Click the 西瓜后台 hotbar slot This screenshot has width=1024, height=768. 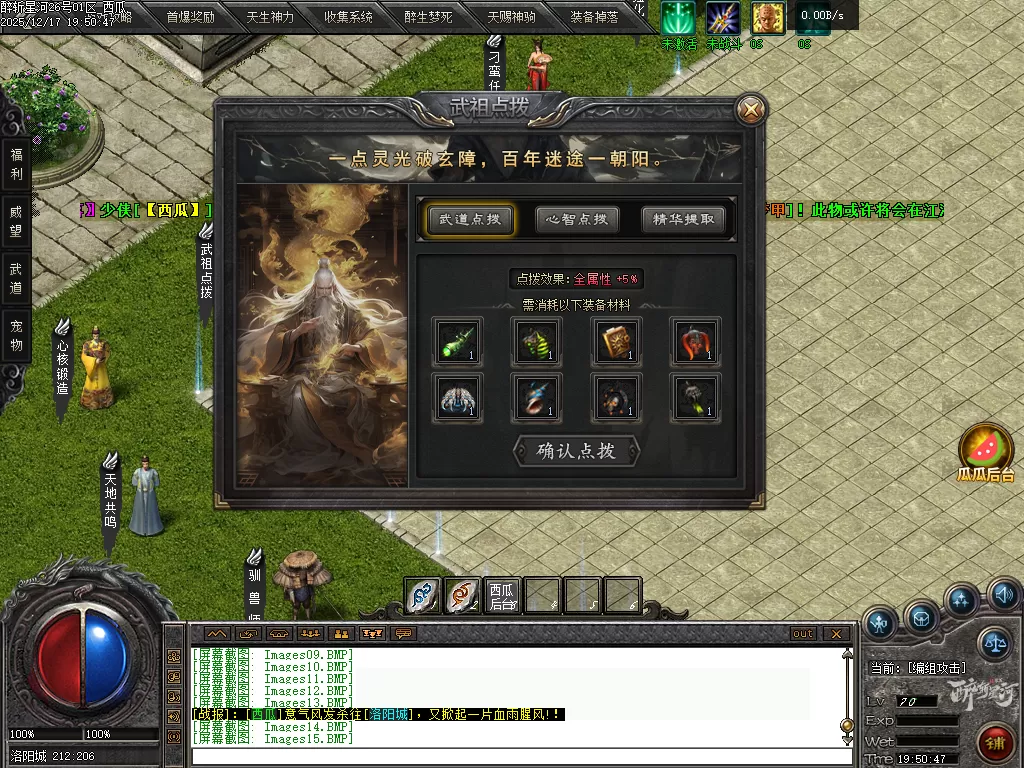pos(502,596)
